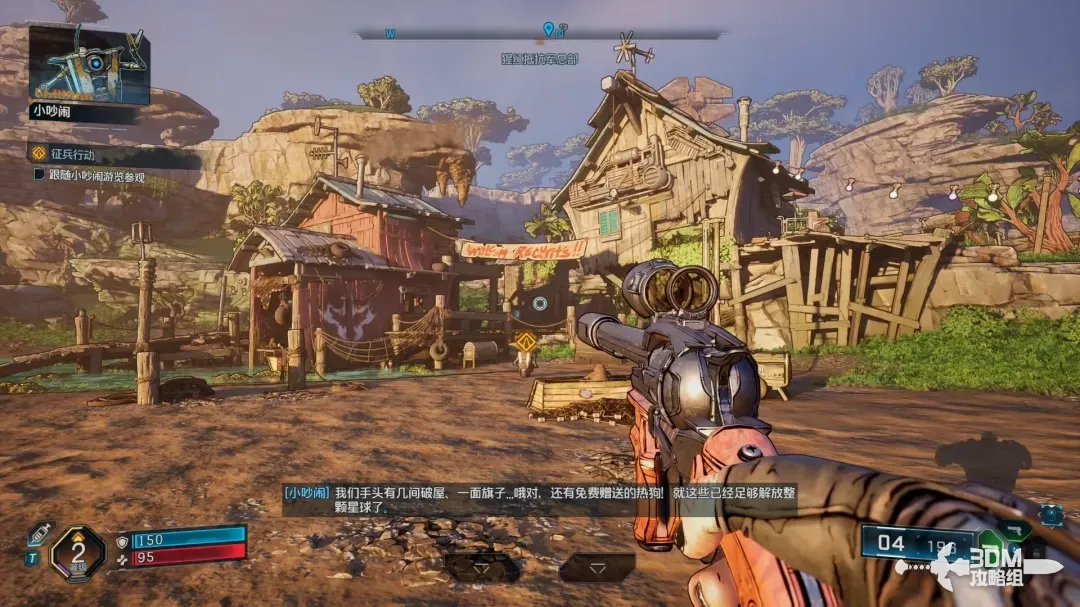Click the quest objective diamond marker
1080x607 pixels.
525,343
